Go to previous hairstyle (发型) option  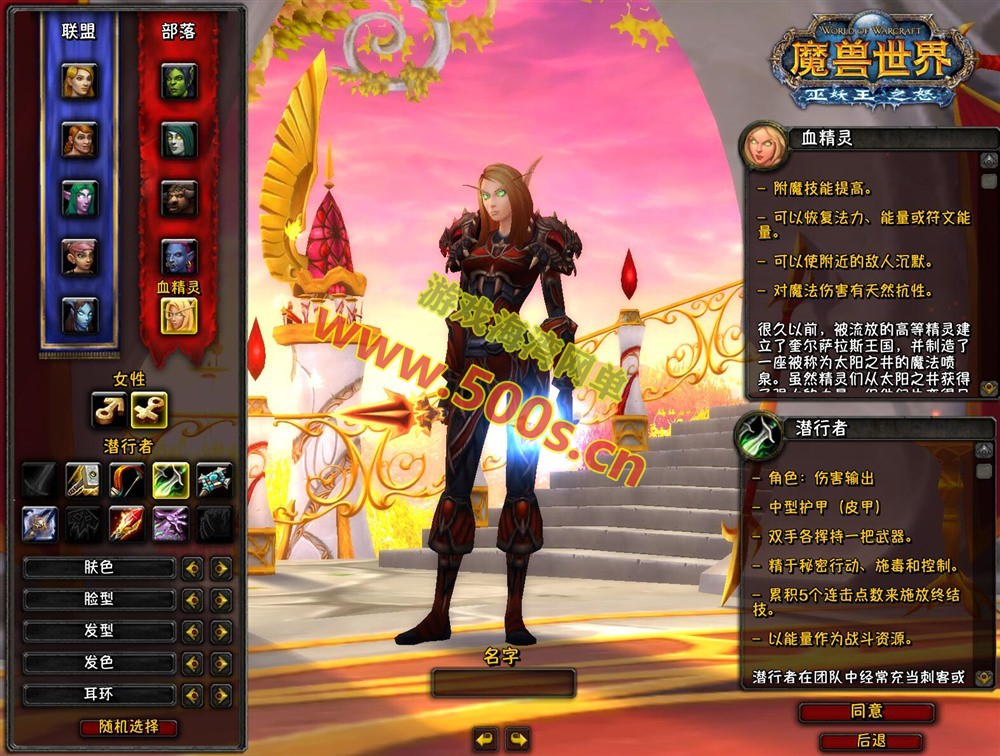point(192,631)
